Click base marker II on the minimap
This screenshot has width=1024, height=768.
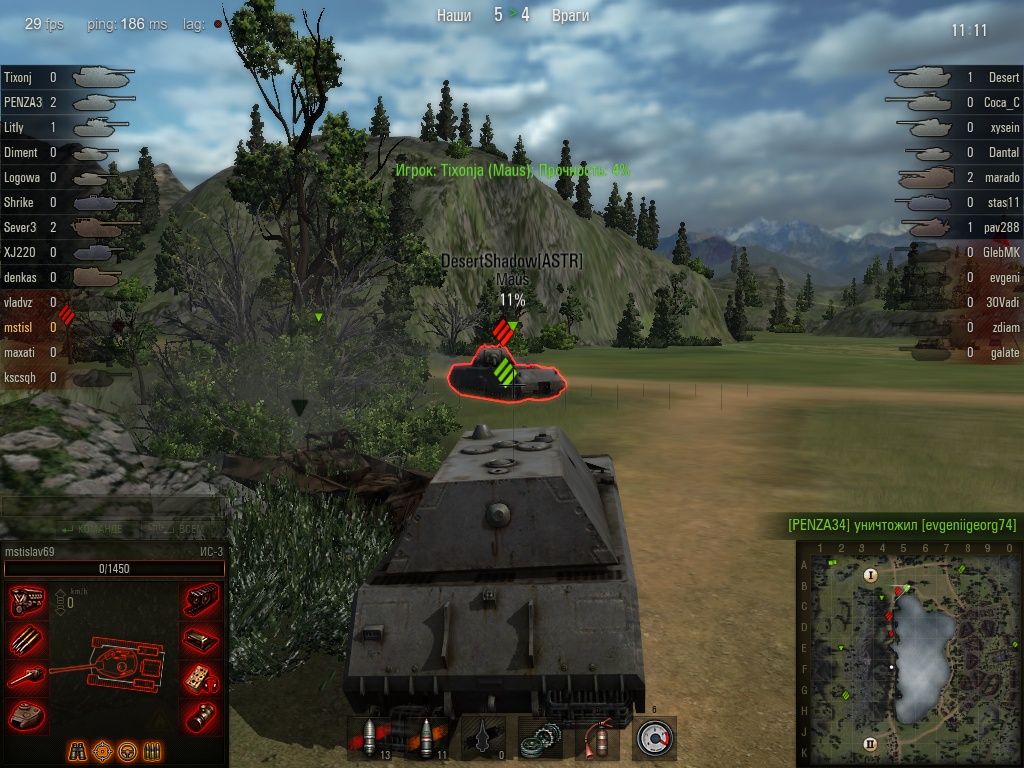pos(870,743)
